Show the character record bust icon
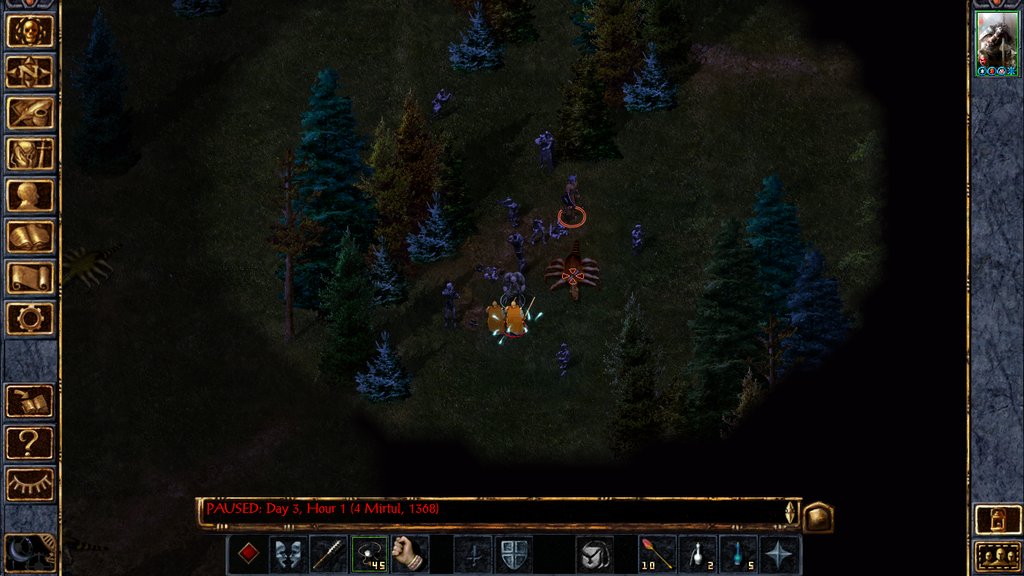Screen dimensions: 1024x576 tap(30, 195)
